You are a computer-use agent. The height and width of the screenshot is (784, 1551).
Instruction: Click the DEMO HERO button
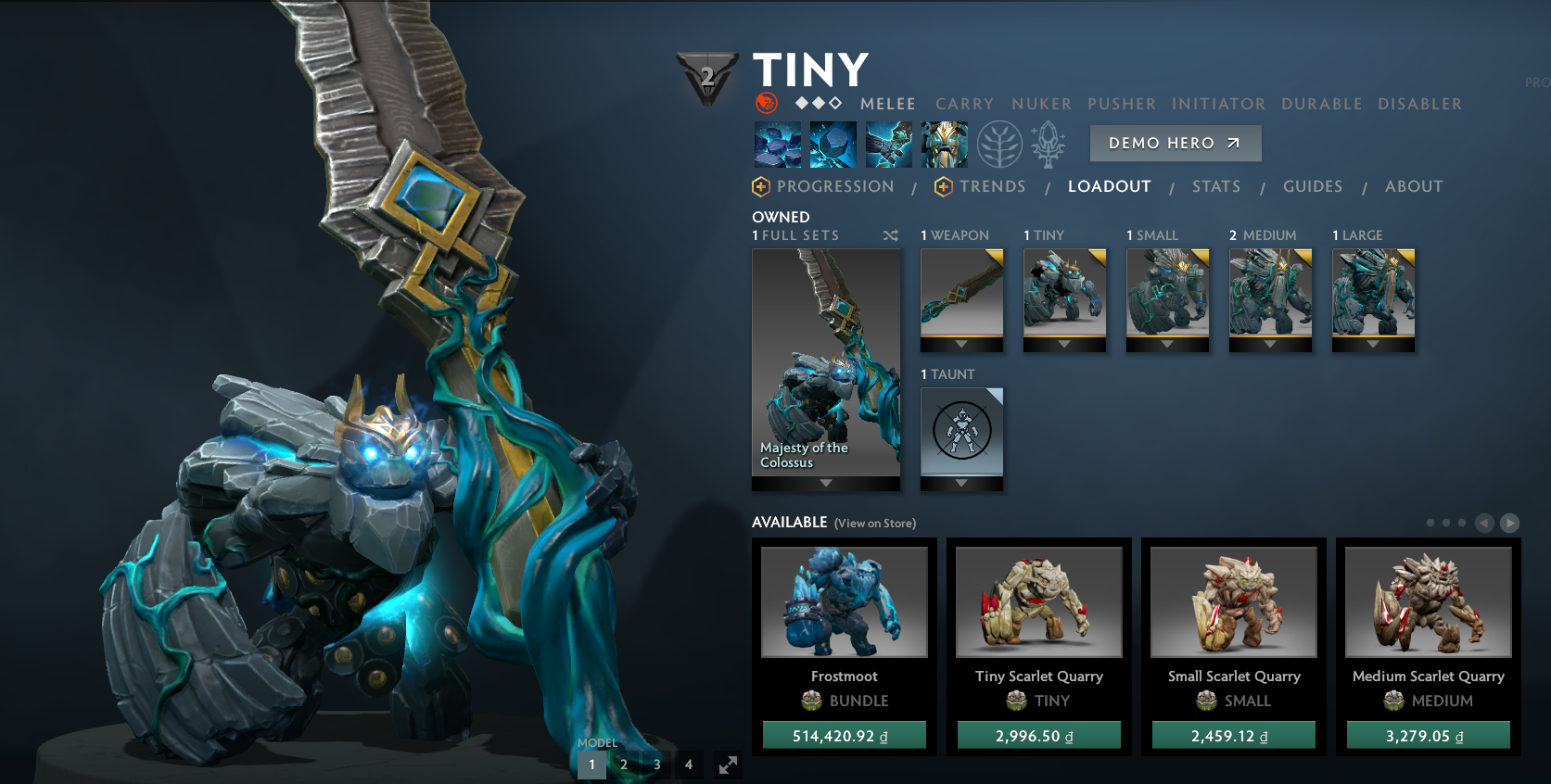1175,144
